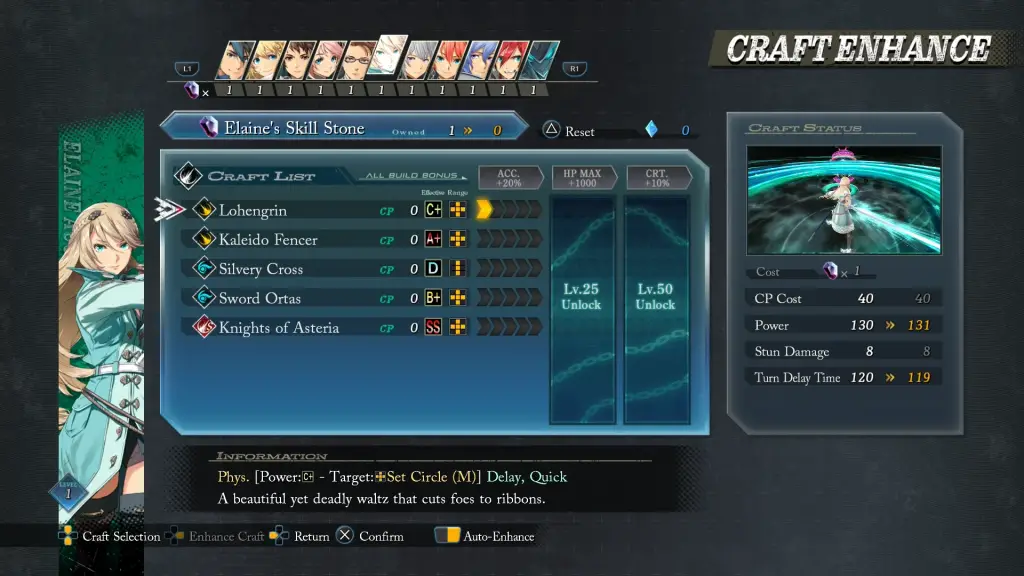Image resolution: width=1024 pixels, height=576 pixels.
Task: Pick the Sword Ortas craft entry
Action: (259, 298)
